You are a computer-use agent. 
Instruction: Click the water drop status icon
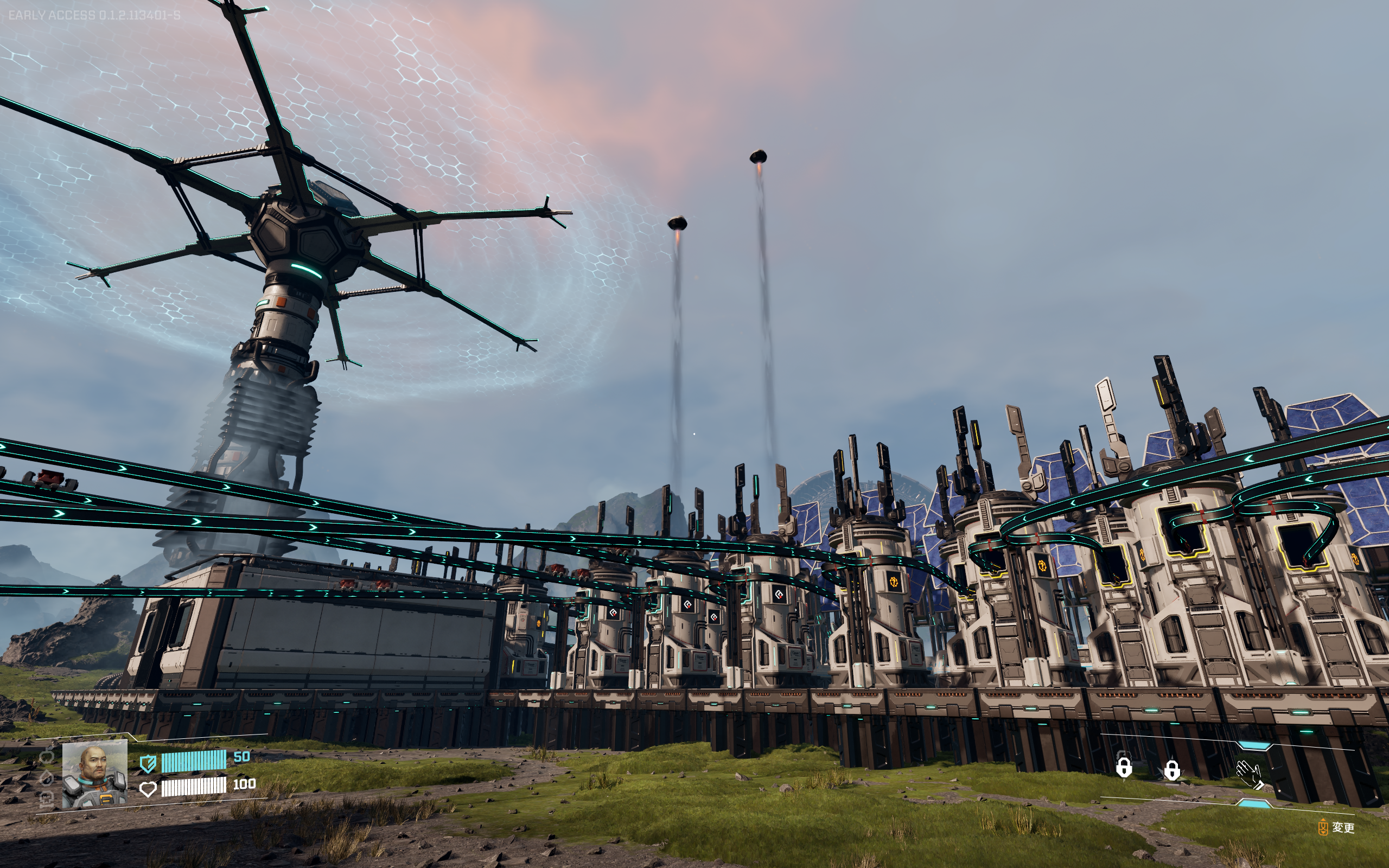tap(47, 777)
